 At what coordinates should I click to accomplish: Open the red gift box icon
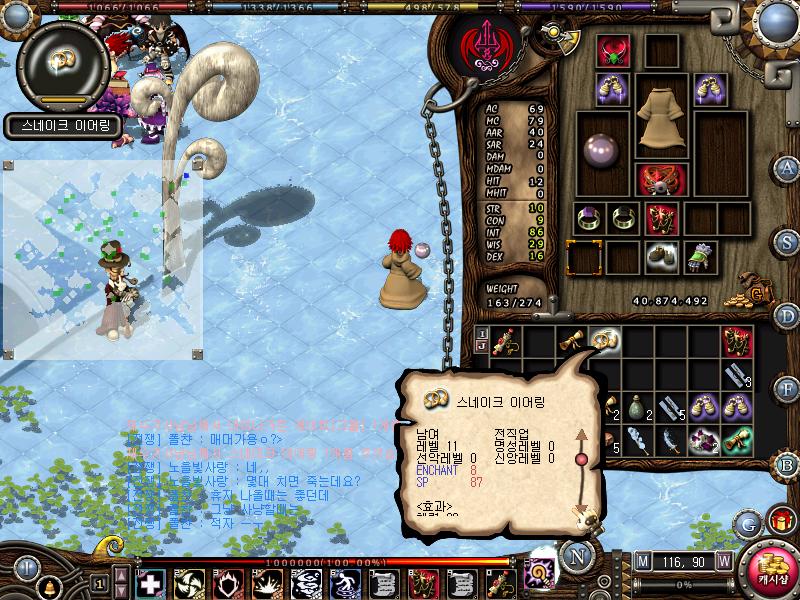779,521
